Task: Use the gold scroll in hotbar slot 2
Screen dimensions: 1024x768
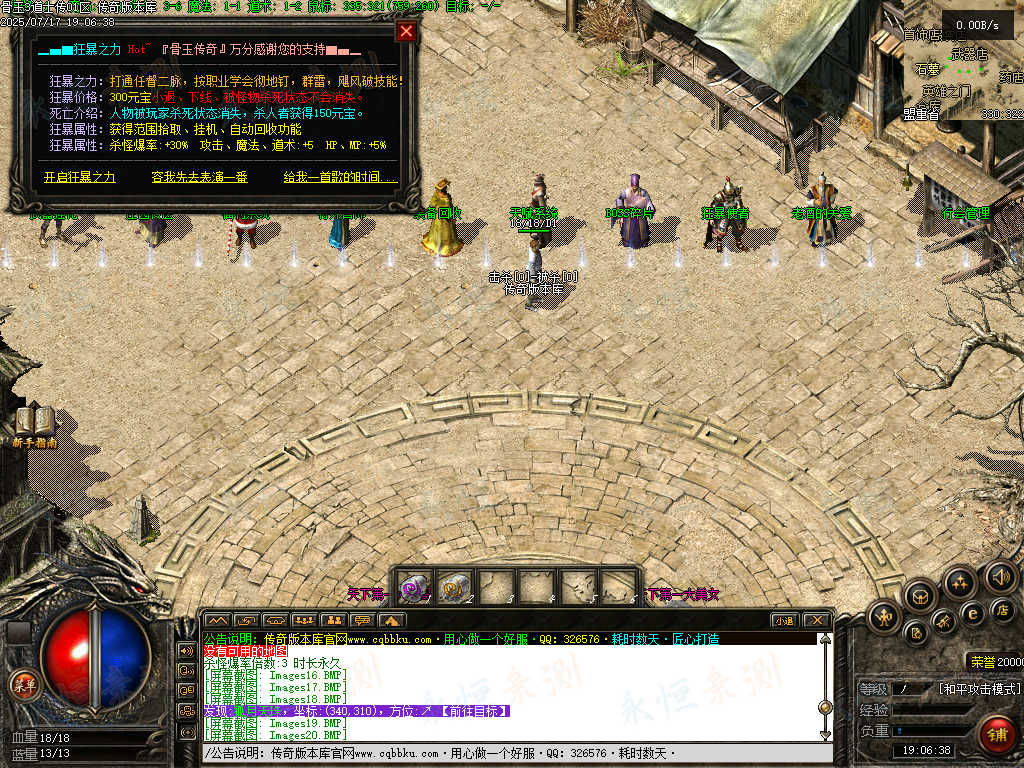Action: (x=455, y=587)
